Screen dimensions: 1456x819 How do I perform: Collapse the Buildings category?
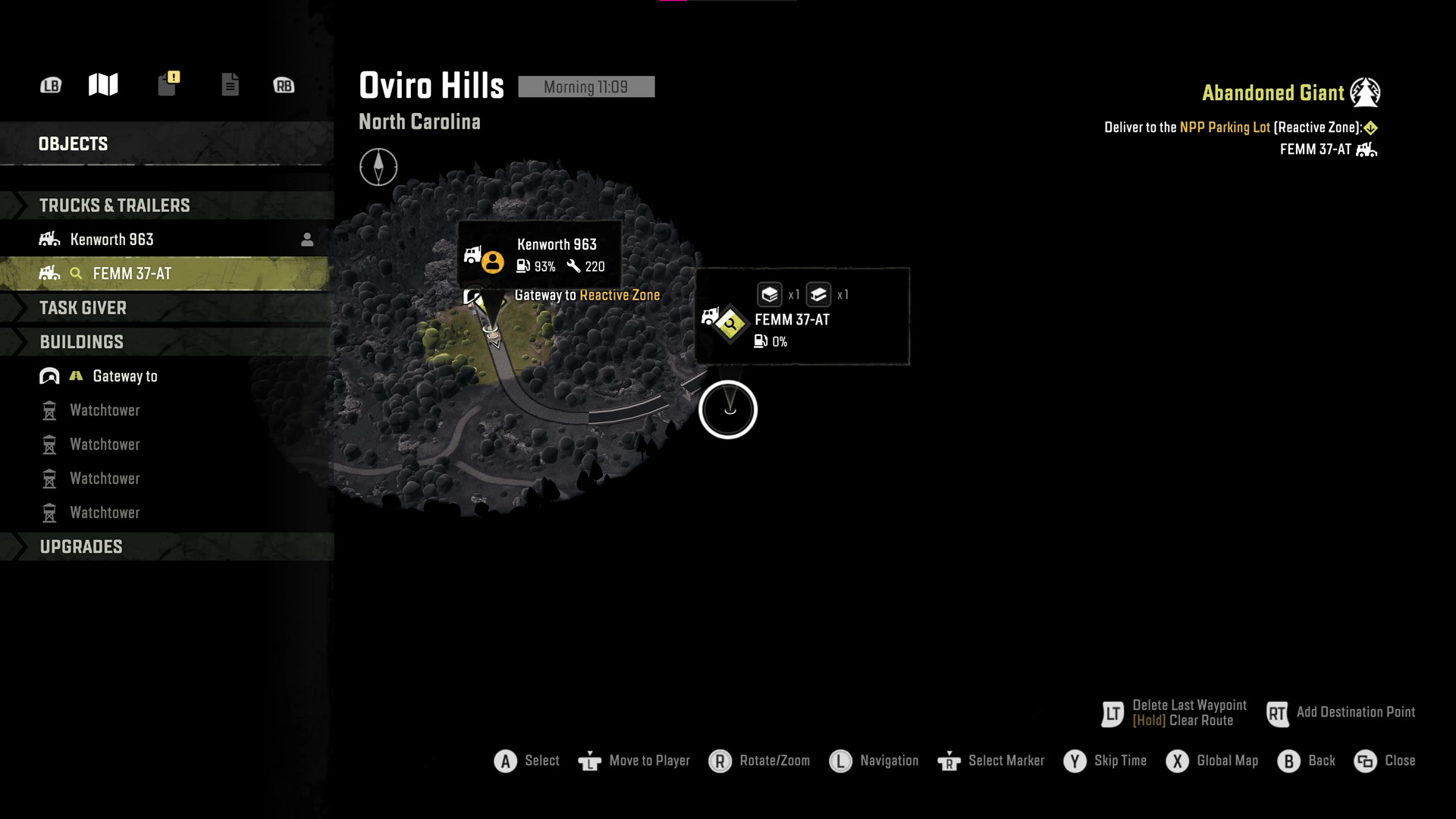82,342
